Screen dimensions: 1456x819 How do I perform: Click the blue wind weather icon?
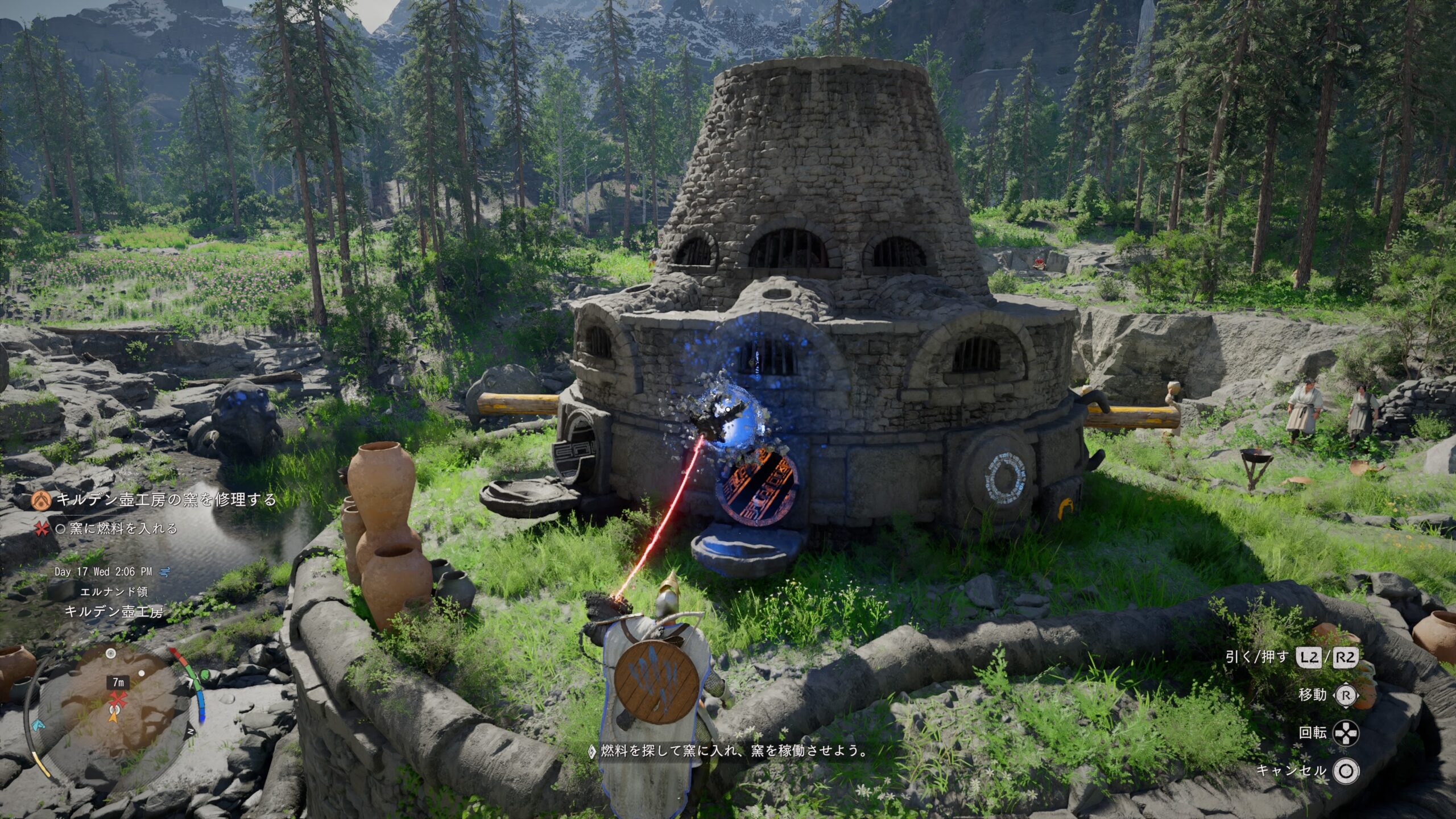tap(165, 571)
